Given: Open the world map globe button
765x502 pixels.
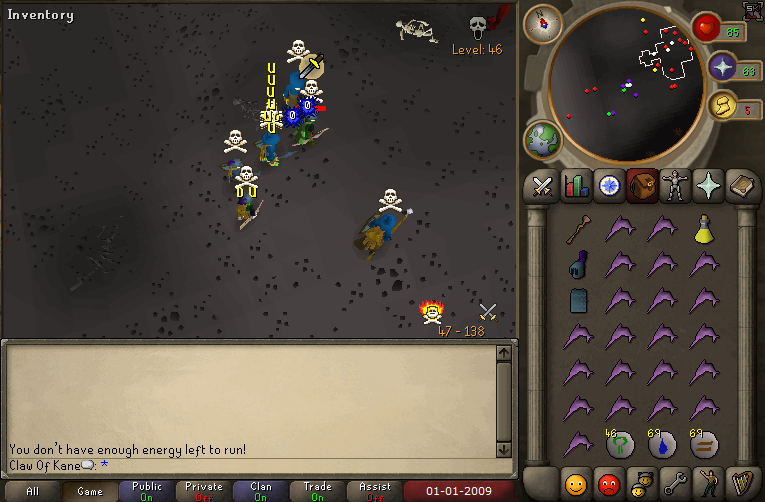Looking at the screenshot, I should (x=543, y=139).
